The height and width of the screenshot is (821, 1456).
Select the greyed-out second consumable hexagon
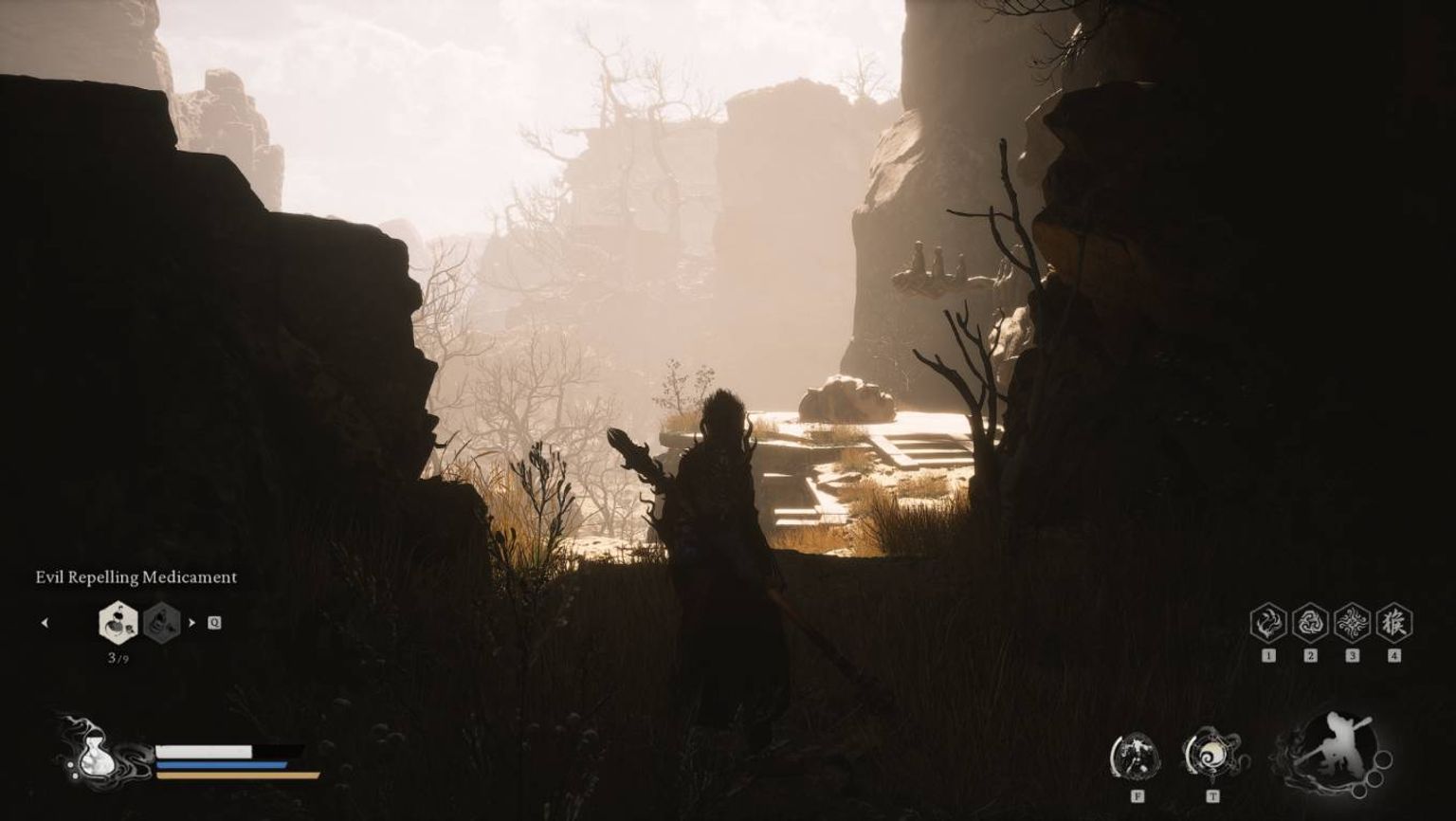tap(160, 623)
